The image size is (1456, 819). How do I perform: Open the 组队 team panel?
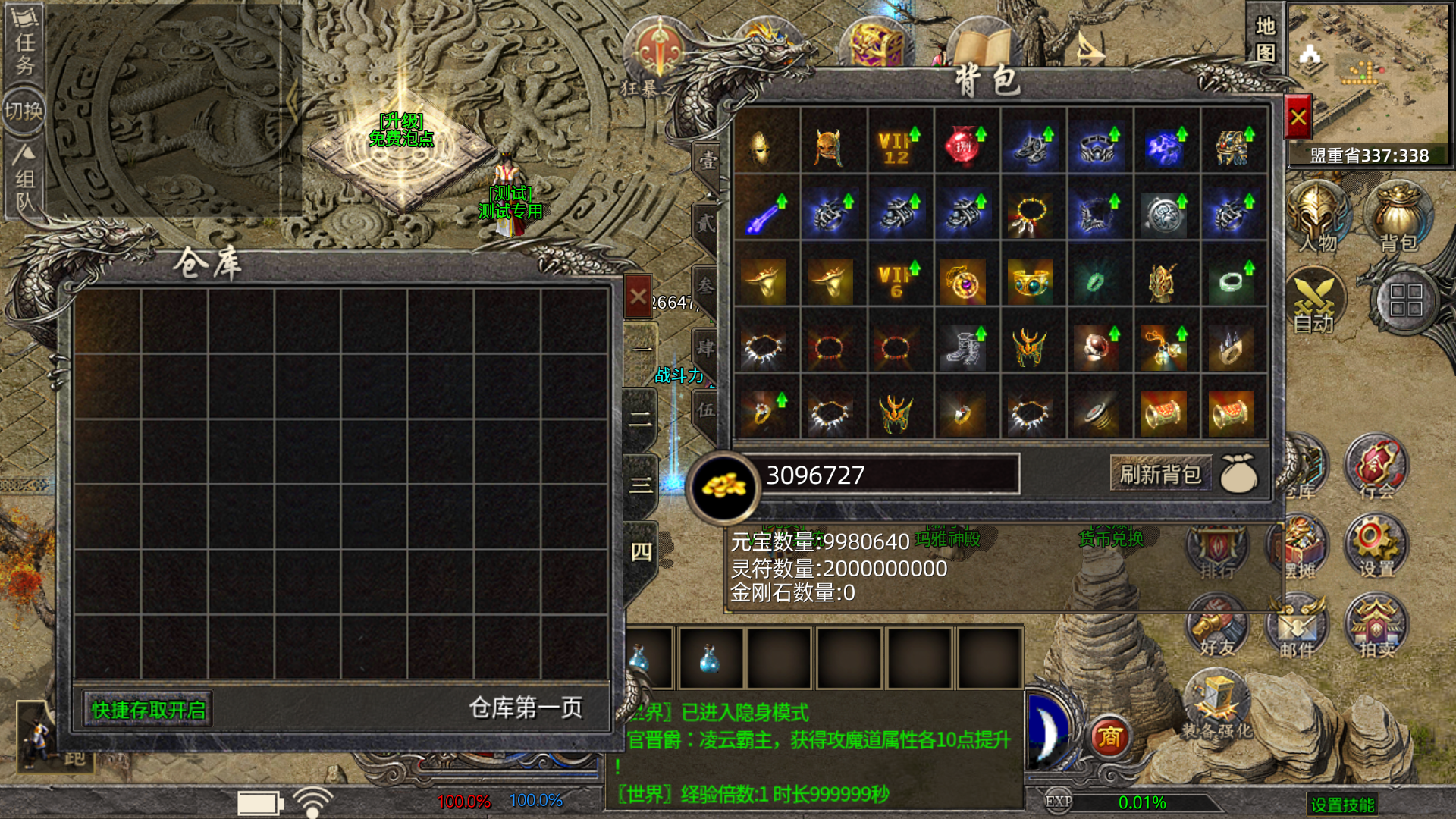click(24, 180)
